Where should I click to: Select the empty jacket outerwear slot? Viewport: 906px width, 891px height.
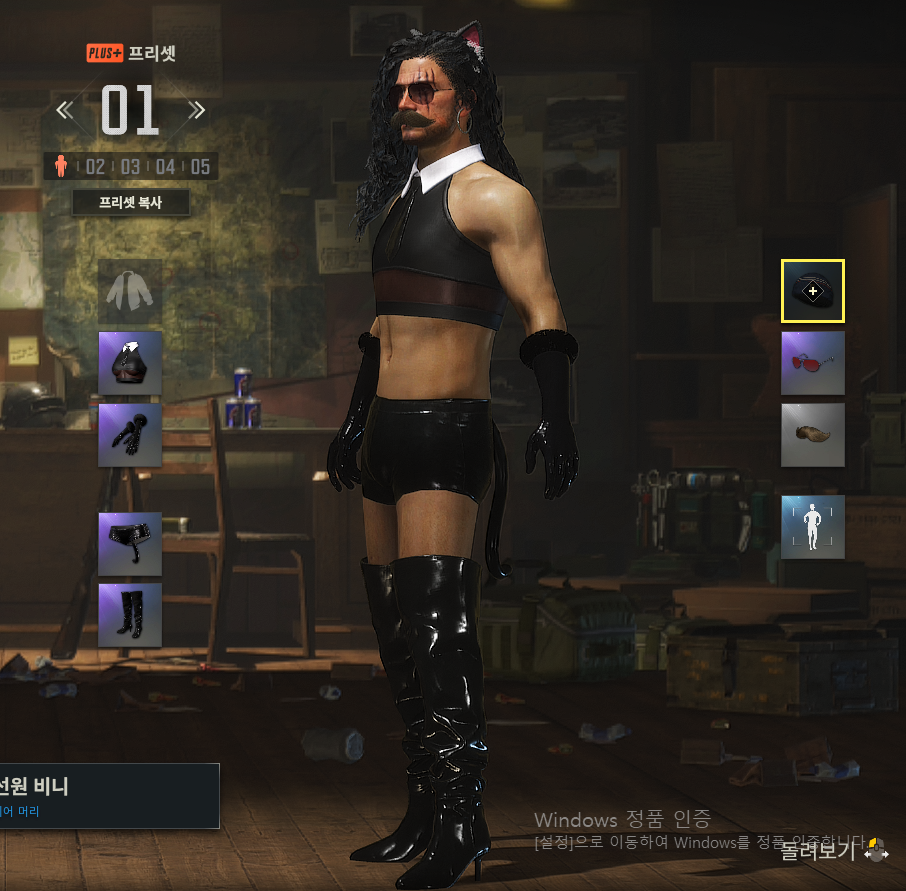pos(130,291)
